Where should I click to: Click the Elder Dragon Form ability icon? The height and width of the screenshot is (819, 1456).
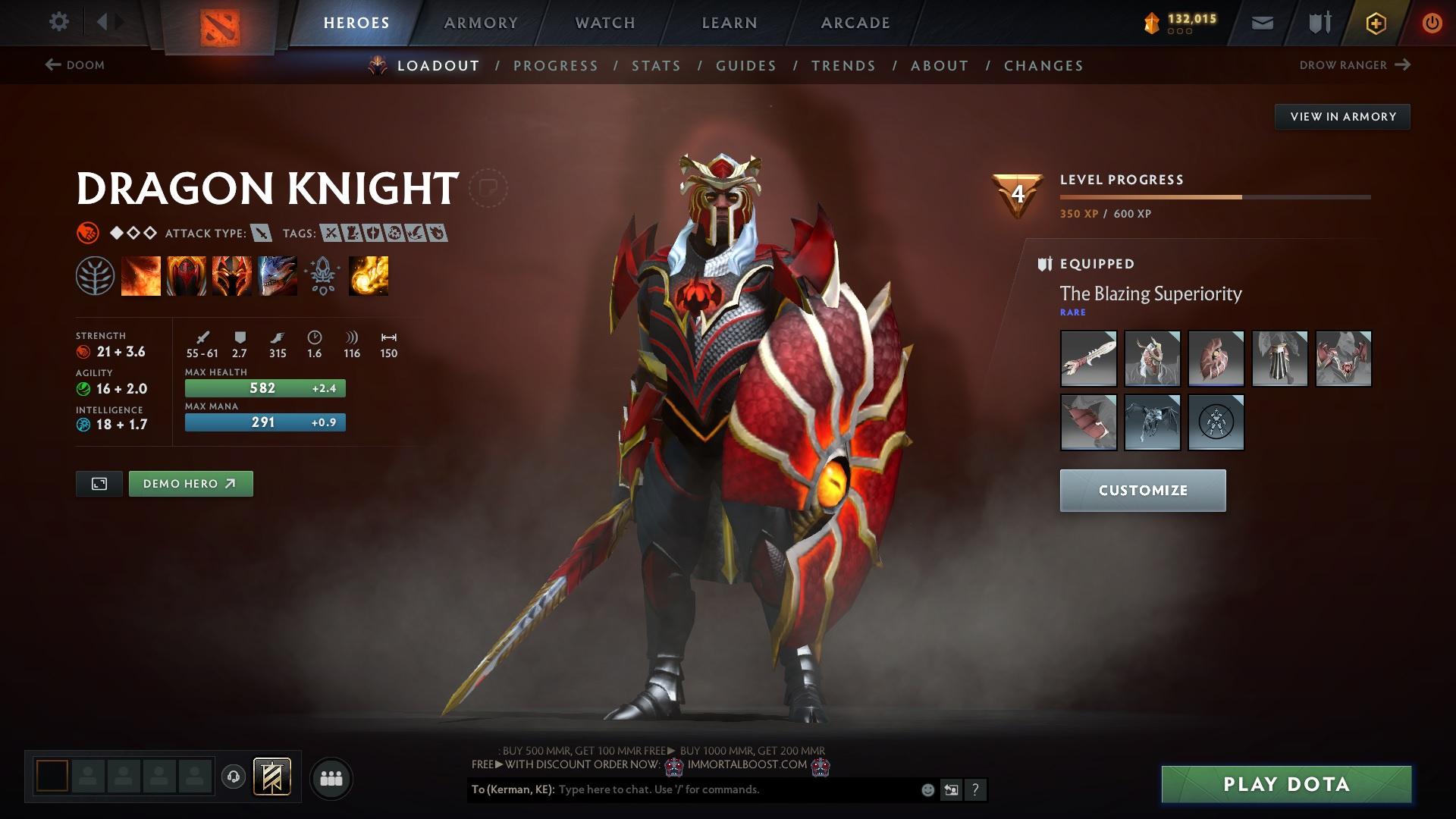[277, 275]
